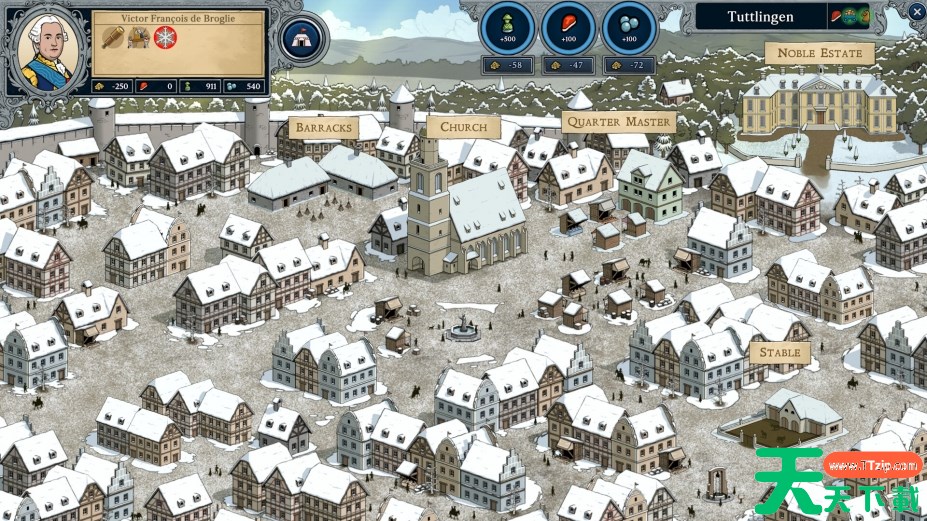Close the Tuttlingen town view
The height and width of the screenshot is (521, 927).
click(x=916, y=12)
